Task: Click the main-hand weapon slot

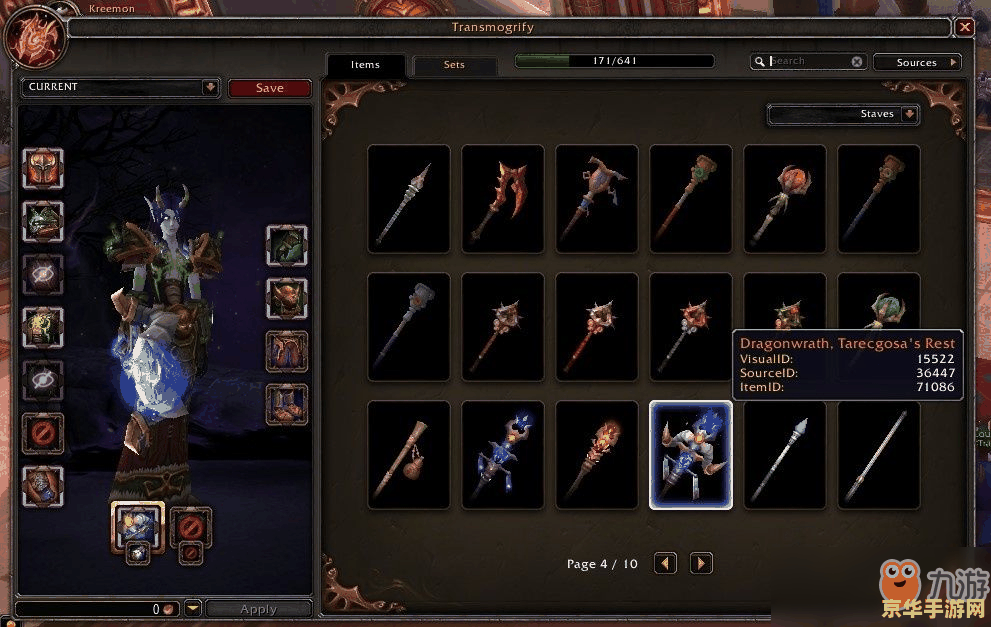Action: click(137, 524)
